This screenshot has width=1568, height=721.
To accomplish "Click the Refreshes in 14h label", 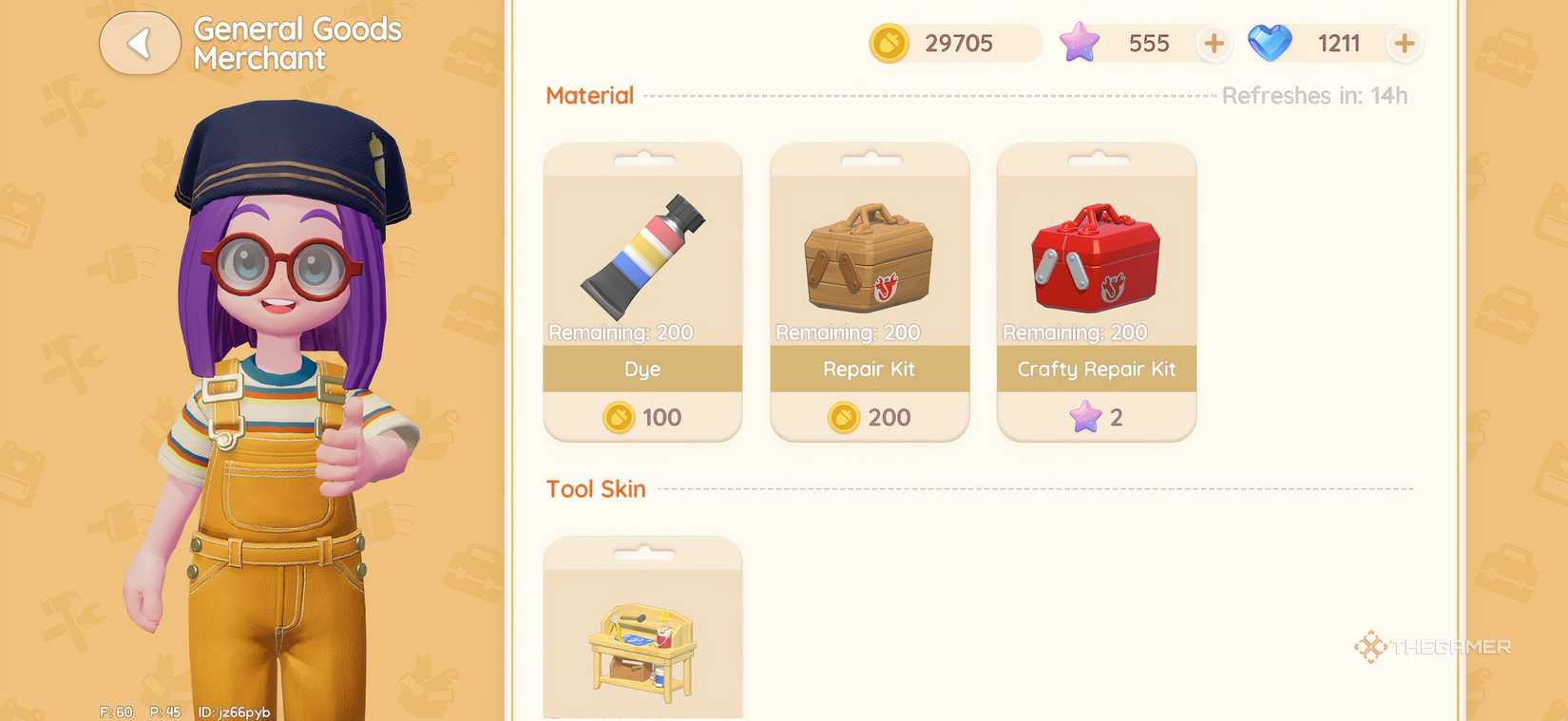I will [x=1314, y=95].
